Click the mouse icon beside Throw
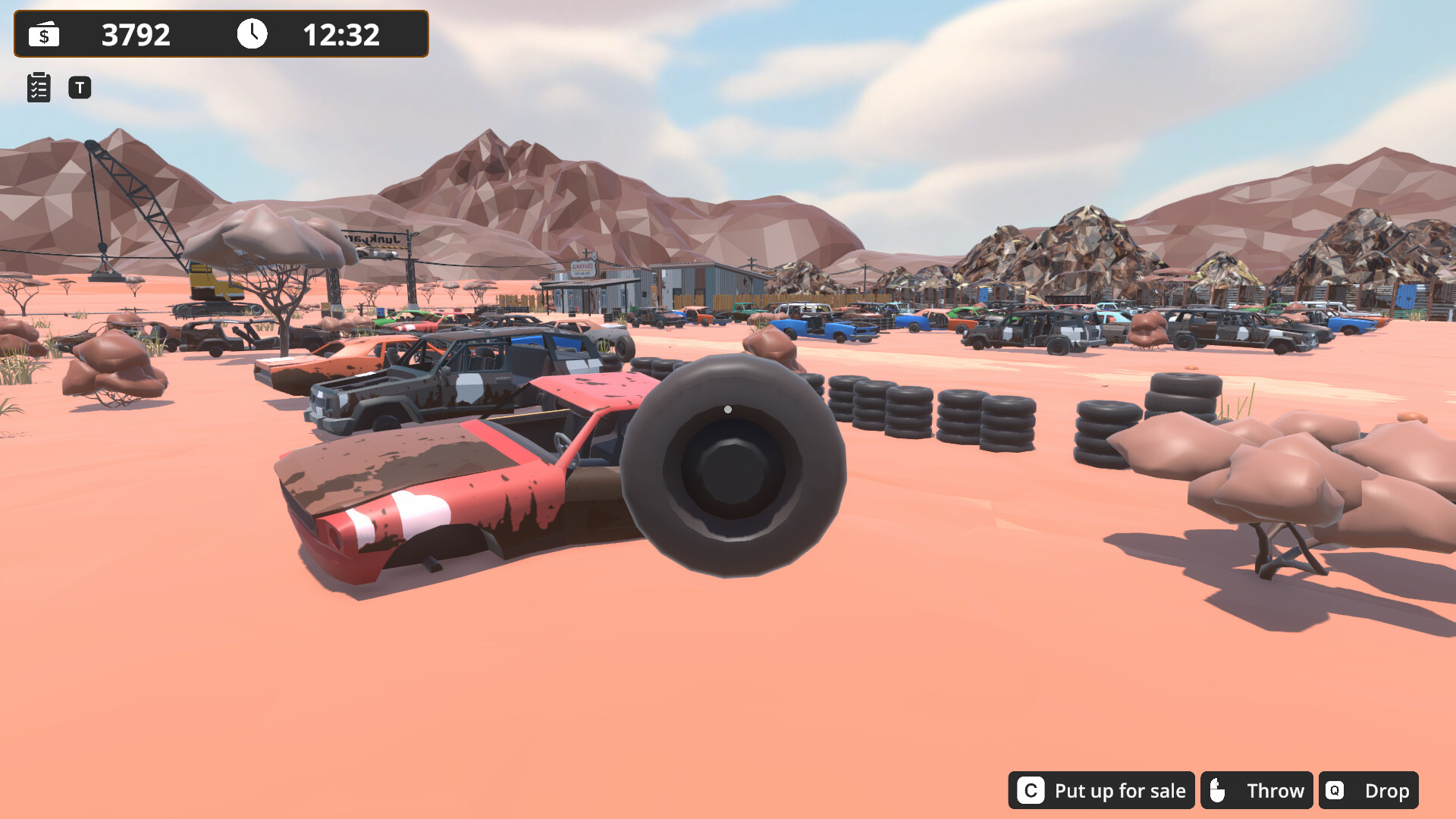1456x819 pixels. (1221, 790)
